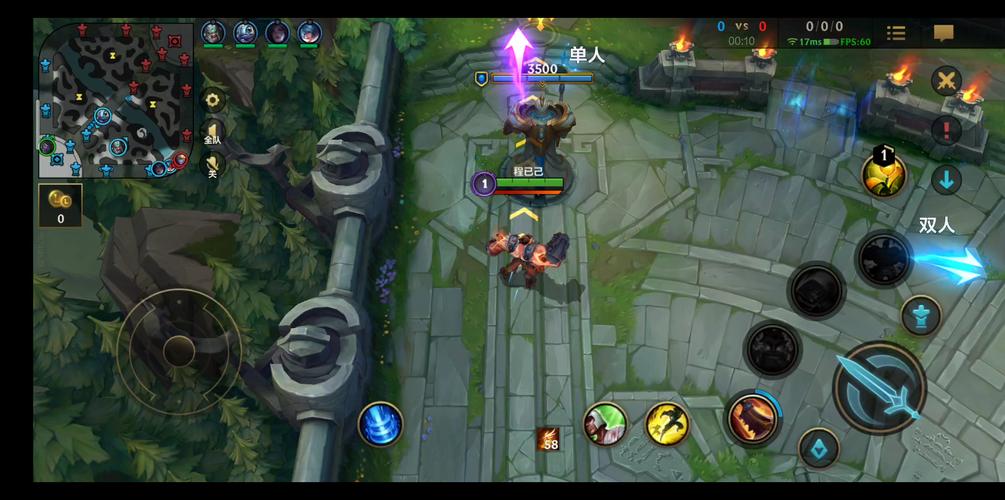
Task: Tap the turret targeting button
Action: coord(920,316)
